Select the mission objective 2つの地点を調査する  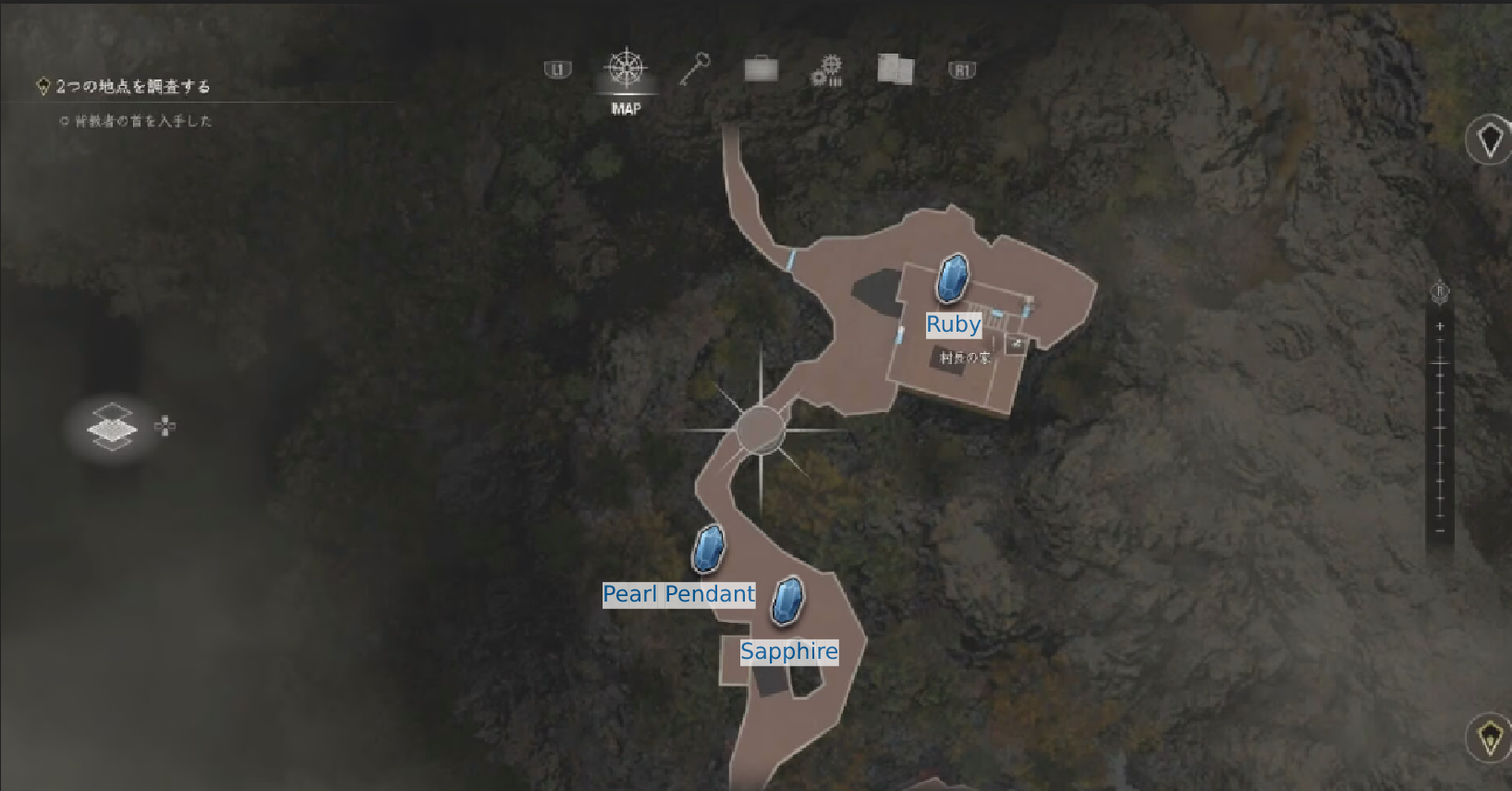pyautogui.click(x=135, y=85)
